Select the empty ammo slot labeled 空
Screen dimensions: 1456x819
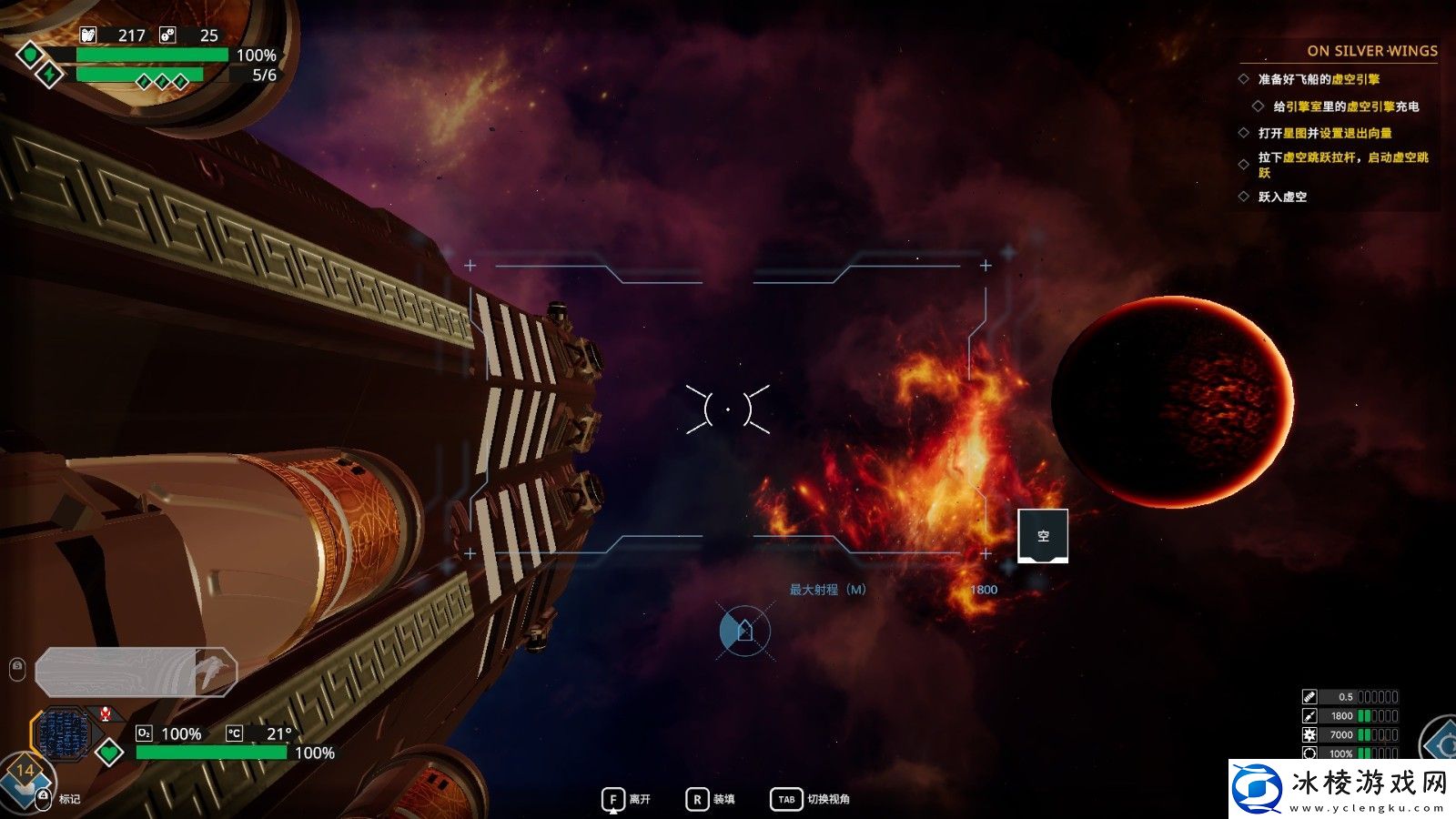pyautogui.click(x=1042, y=536)
